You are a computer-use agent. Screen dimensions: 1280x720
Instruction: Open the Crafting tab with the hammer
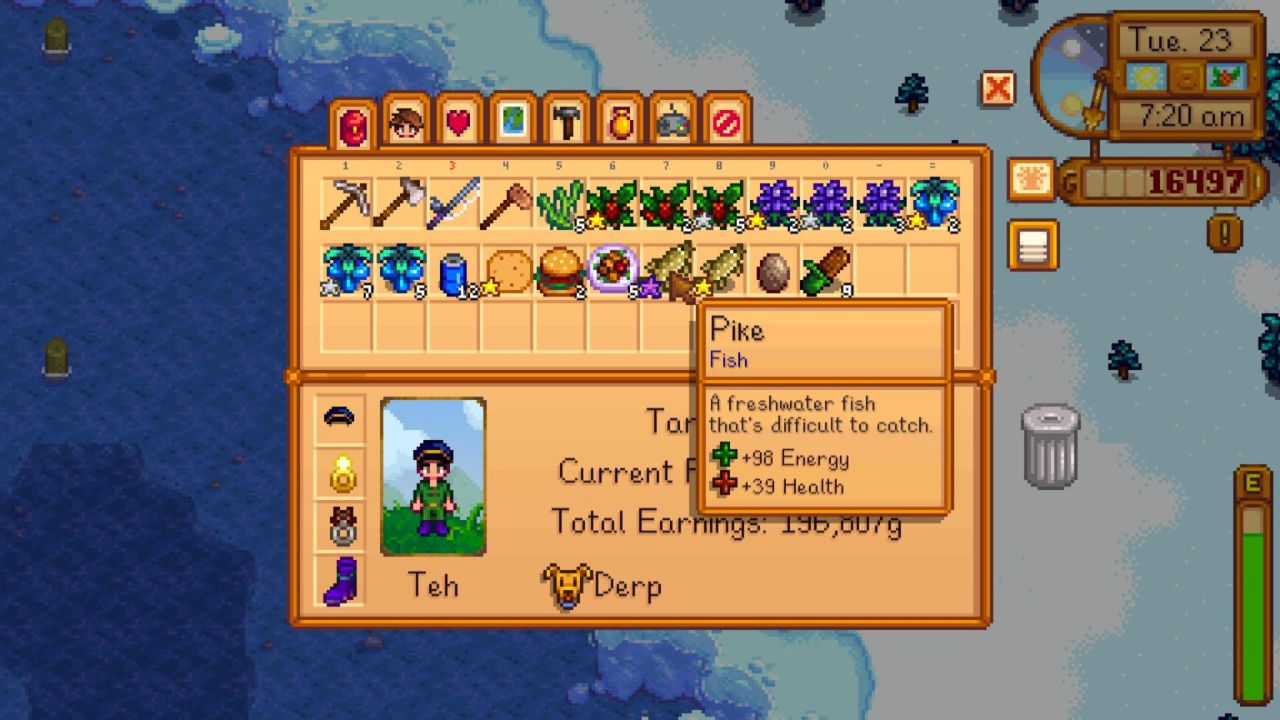566,123
